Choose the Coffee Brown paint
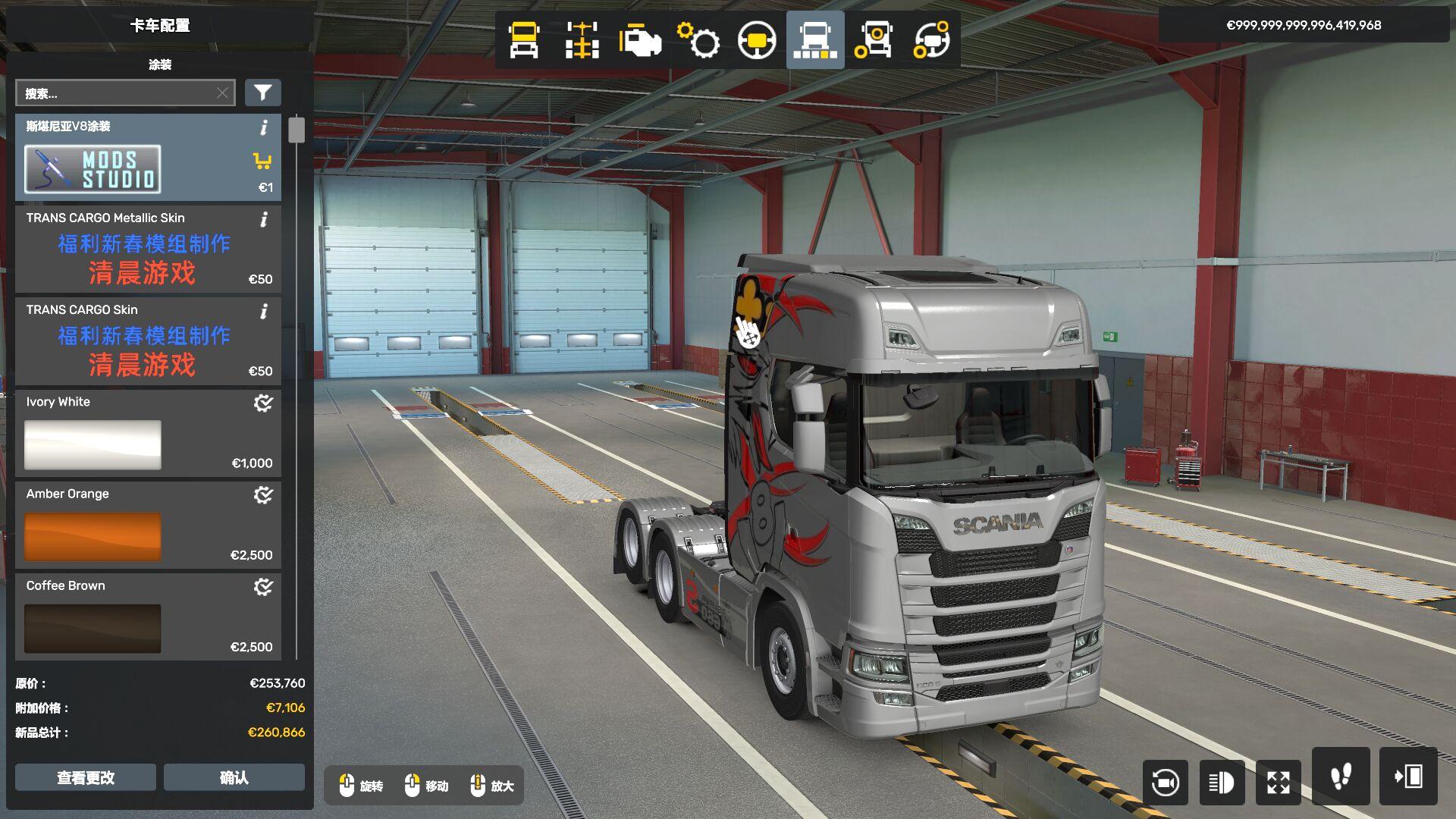 pos(148,617)
